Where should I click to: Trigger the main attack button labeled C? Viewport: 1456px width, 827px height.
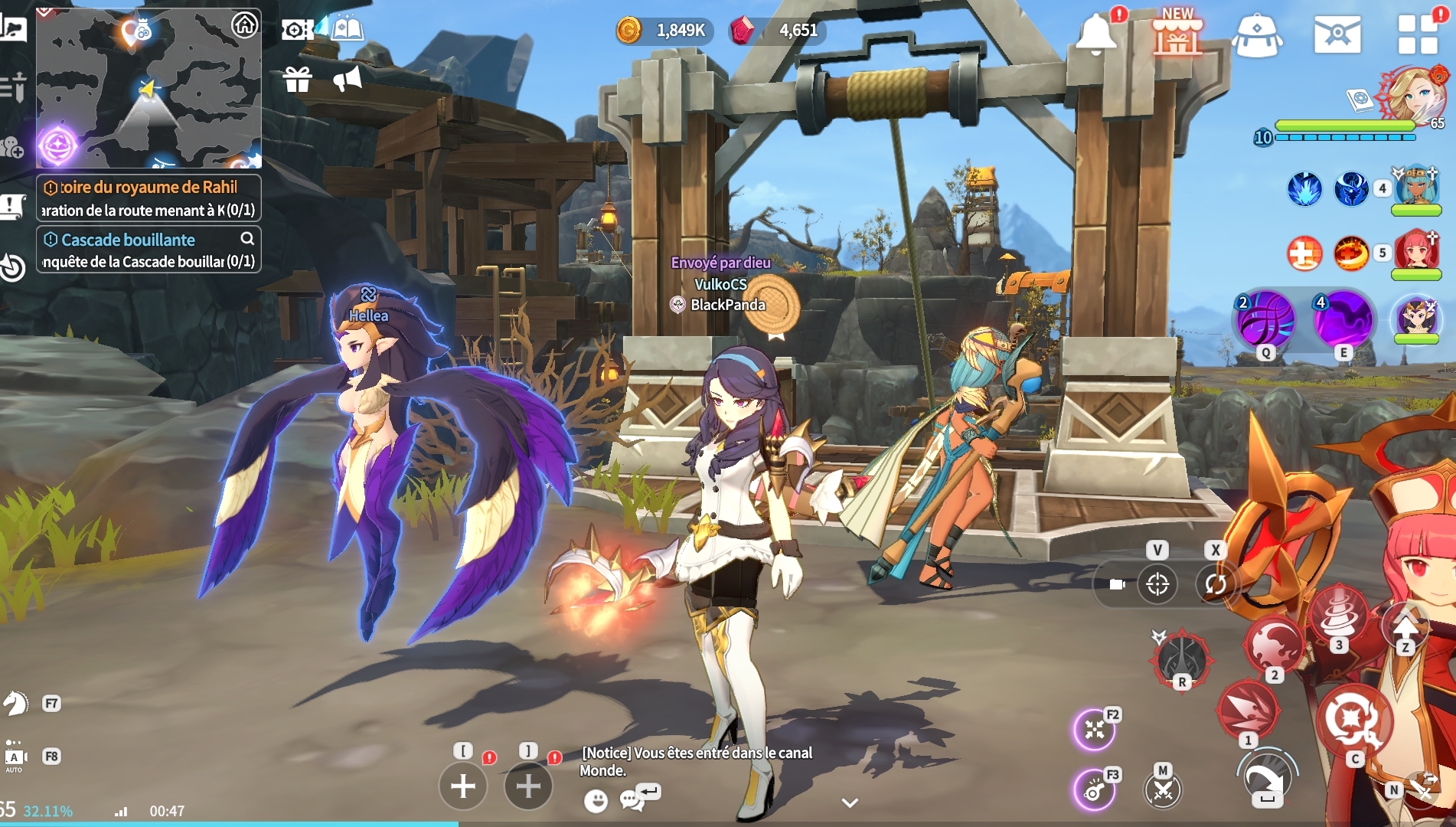pyautogui.click(x=1353, y=720)
